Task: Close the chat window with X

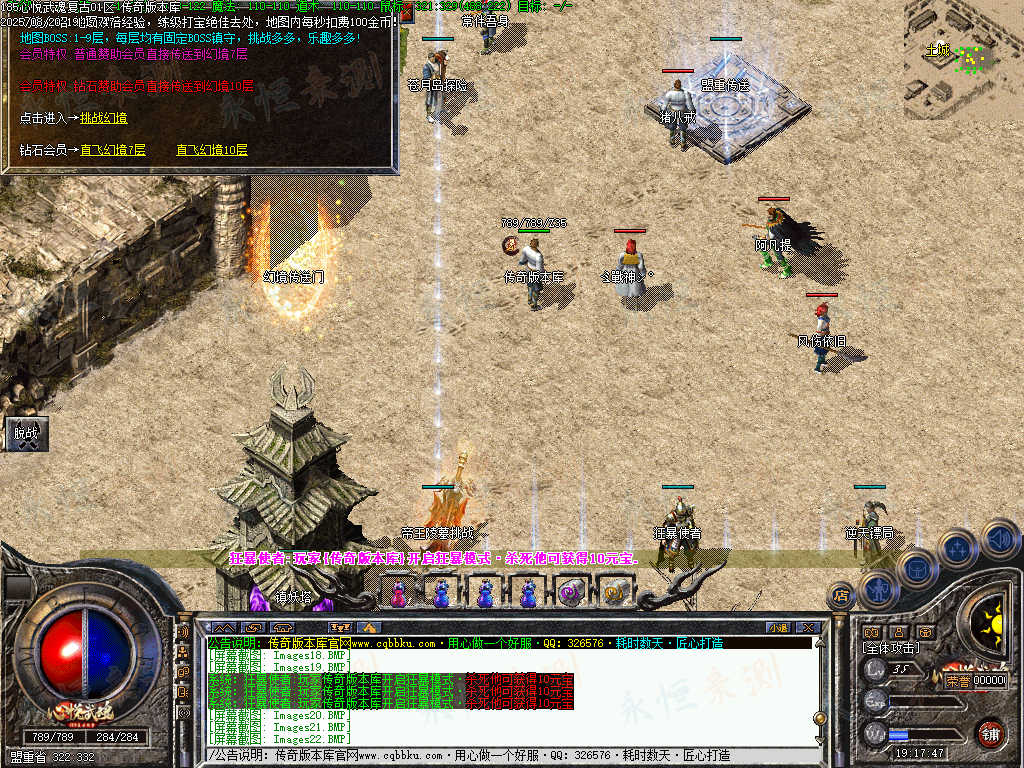Action: (x=808, y=627)
